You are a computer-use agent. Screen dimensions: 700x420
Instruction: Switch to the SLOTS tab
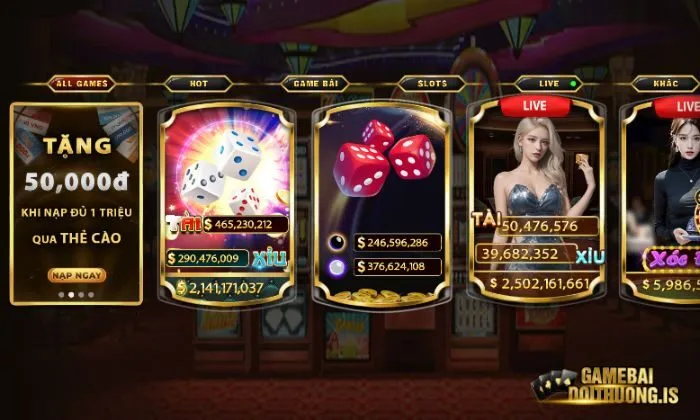point(431,84)
